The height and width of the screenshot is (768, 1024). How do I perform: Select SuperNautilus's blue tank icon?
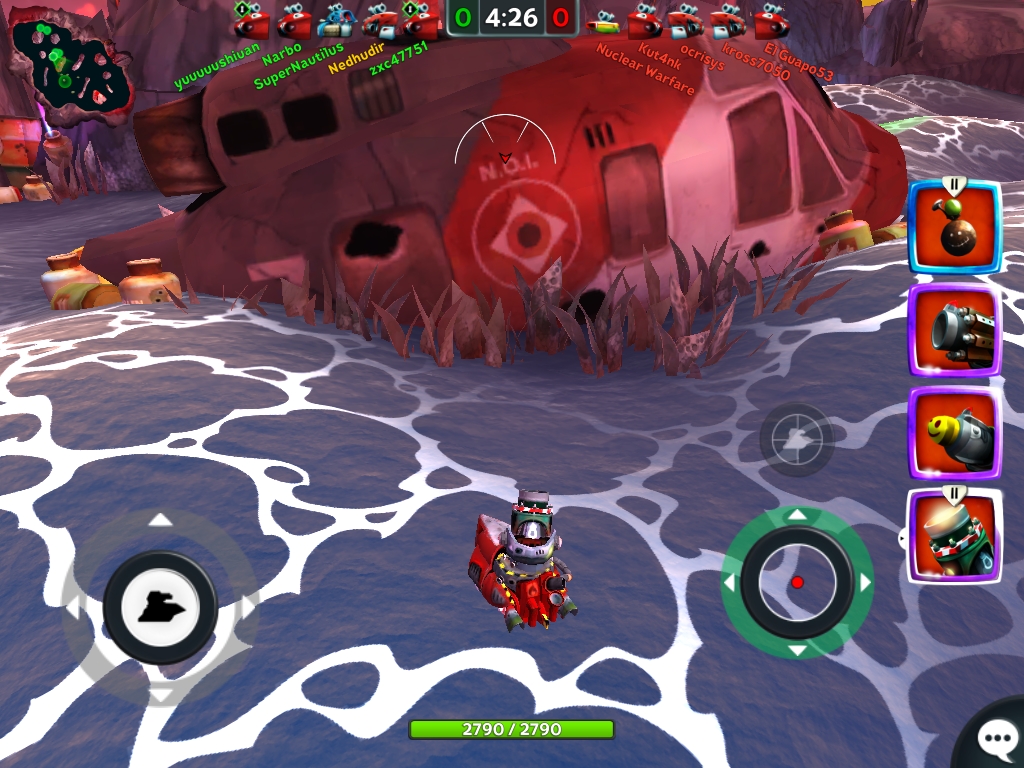pos(335,20)
